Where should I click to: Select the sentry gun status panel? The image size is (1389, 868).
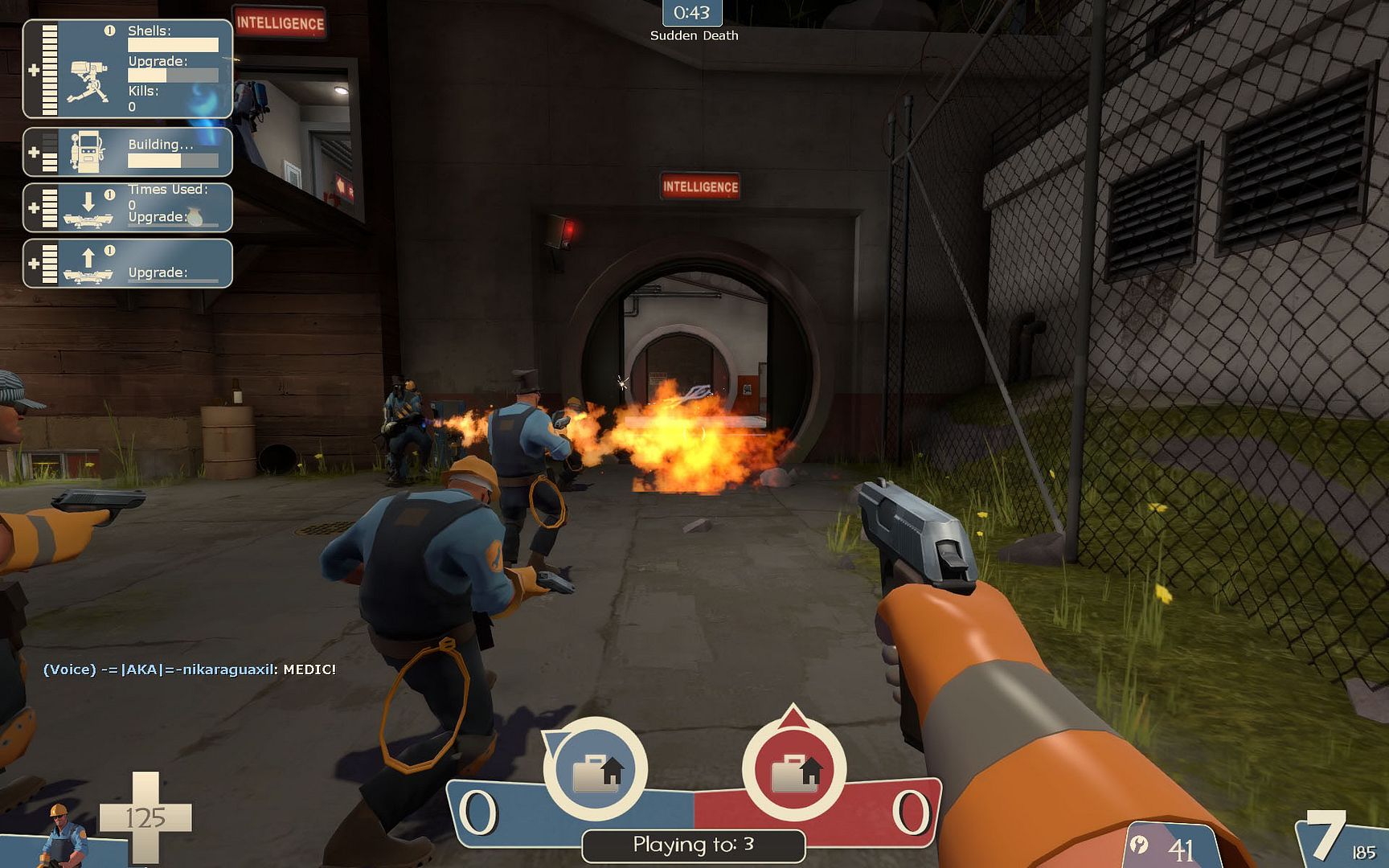click(128, 69)
